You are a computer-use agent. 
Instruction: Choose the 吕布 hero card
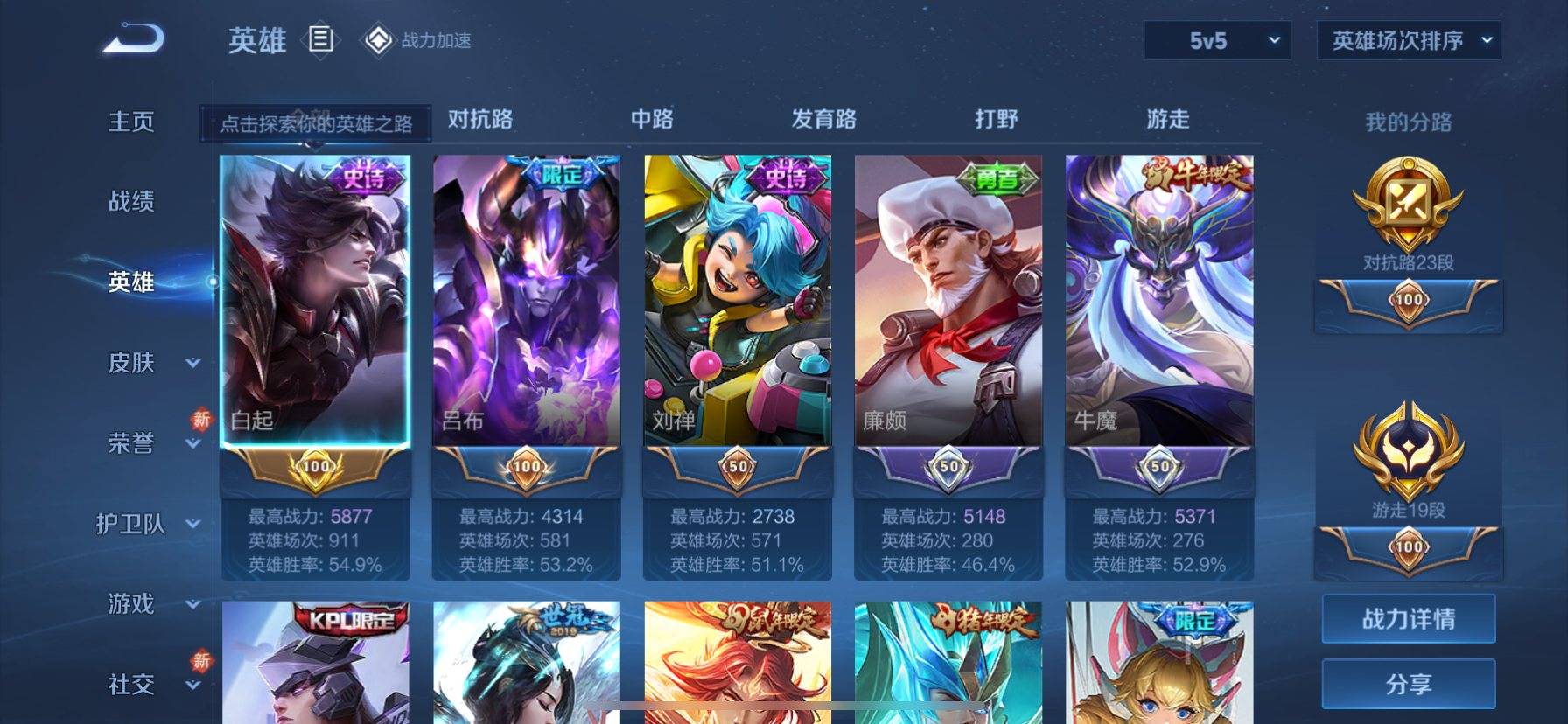coord(526,302)
